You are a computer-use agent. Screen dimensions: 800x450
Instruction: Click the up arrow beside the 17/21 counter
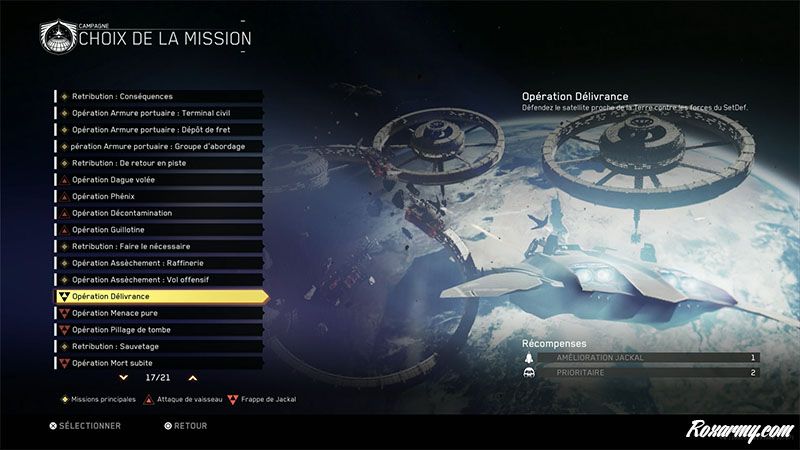click(192, 378)
